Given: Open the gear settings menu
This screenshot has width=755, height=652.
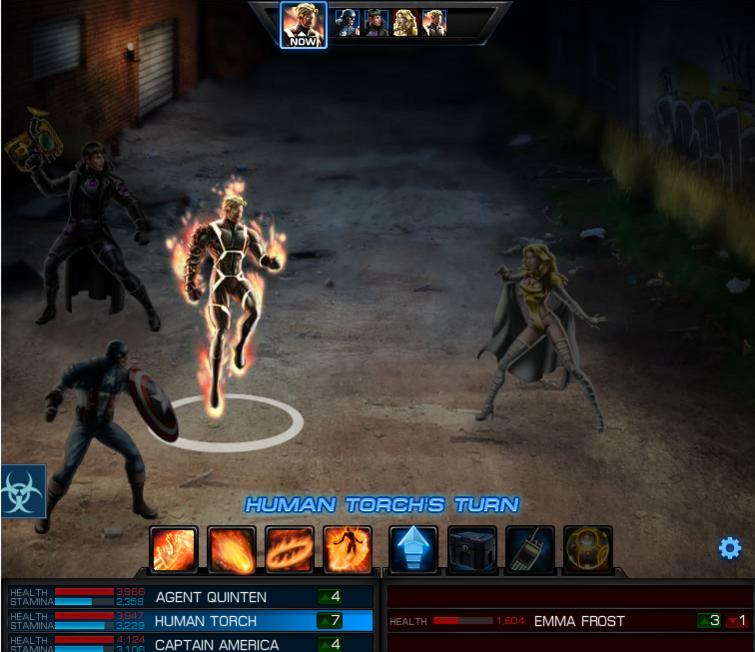Looking at the screenshot, I should click(x=730, y=548).
